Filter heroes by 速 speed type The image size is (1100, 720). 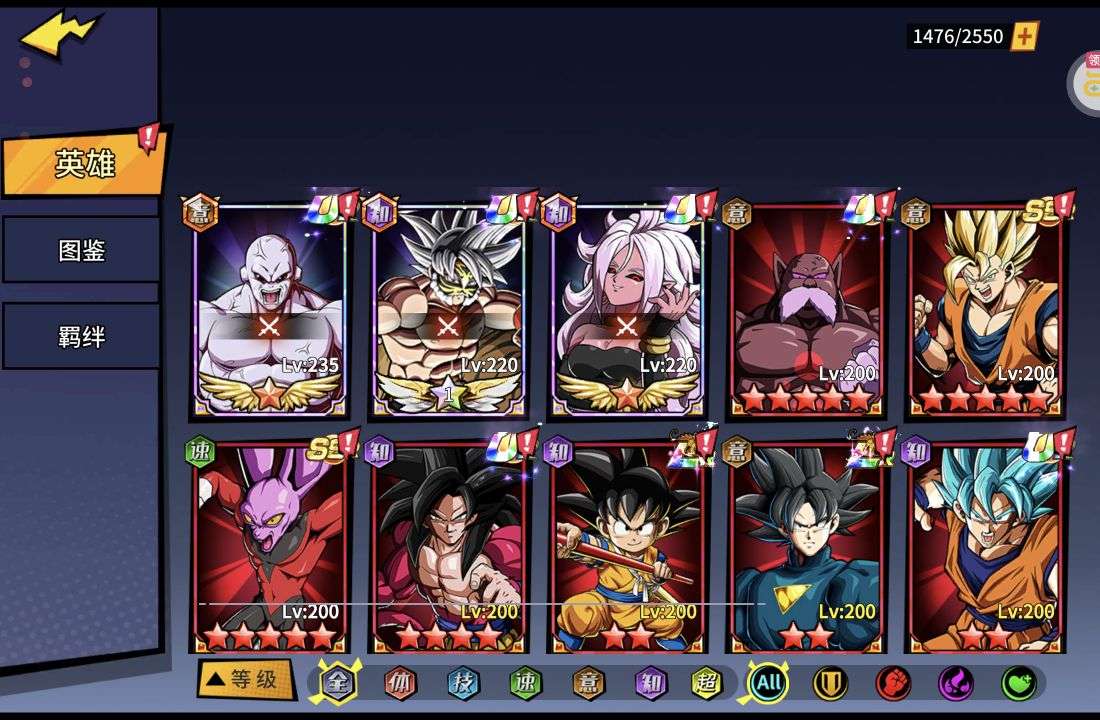pyautogui.click(x=524, y=683)
